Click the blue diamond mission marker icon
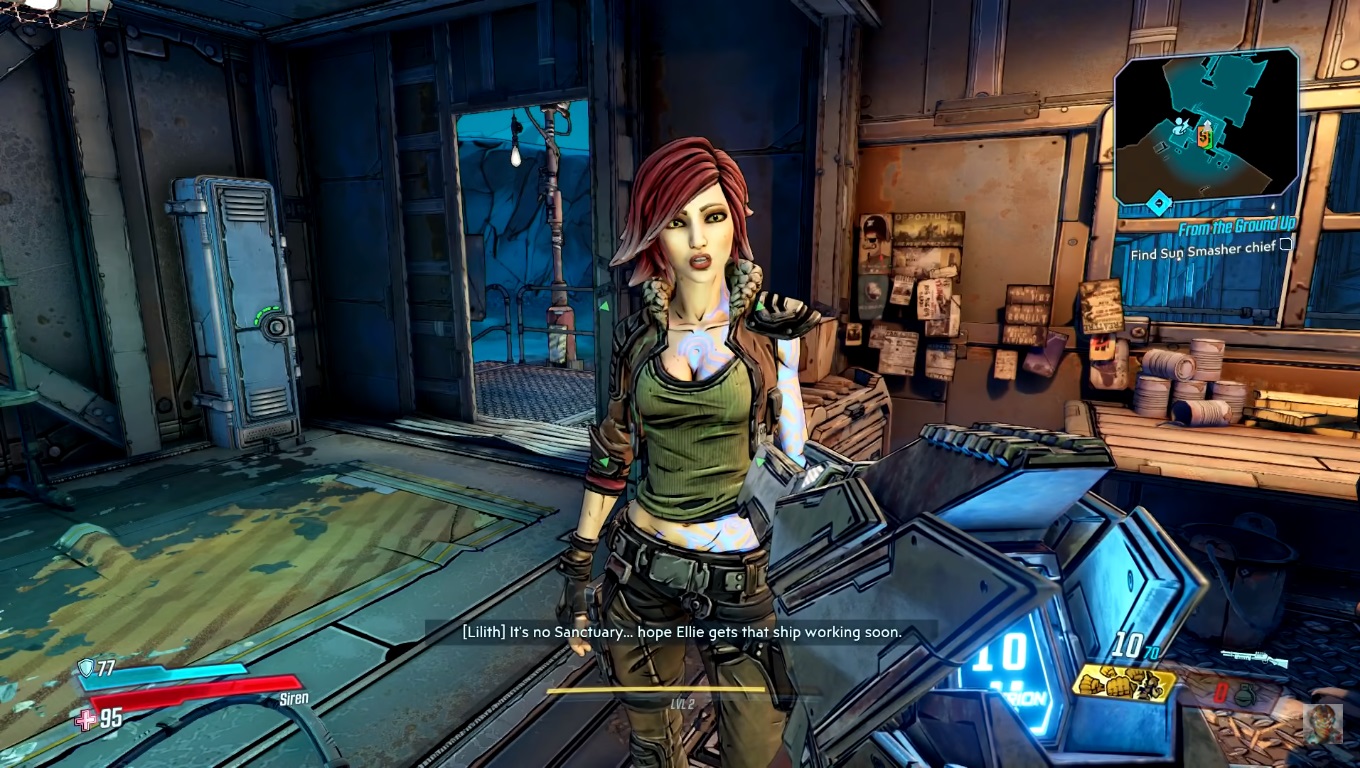The image size is (1360, 768). point(1157,203)
